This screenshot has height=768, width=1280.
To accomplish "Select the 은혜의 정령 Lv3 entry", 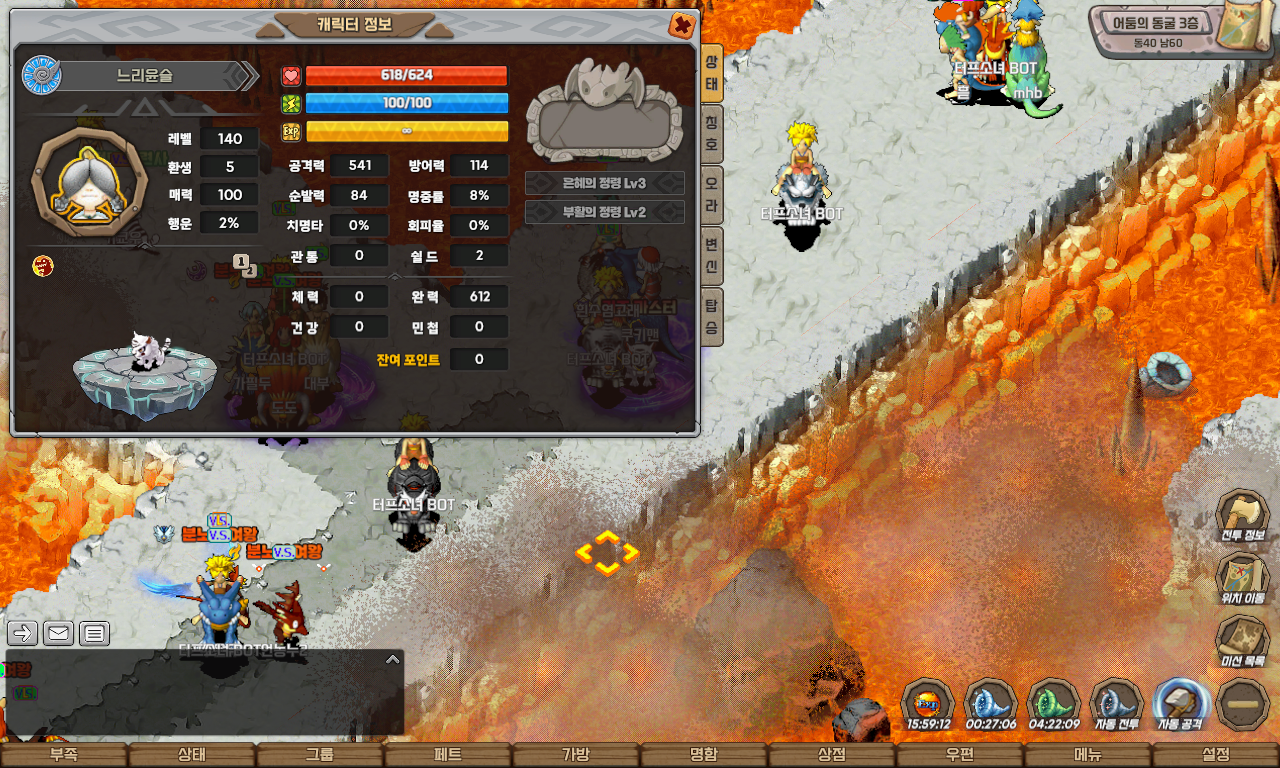I will click(x=605, y=184).
